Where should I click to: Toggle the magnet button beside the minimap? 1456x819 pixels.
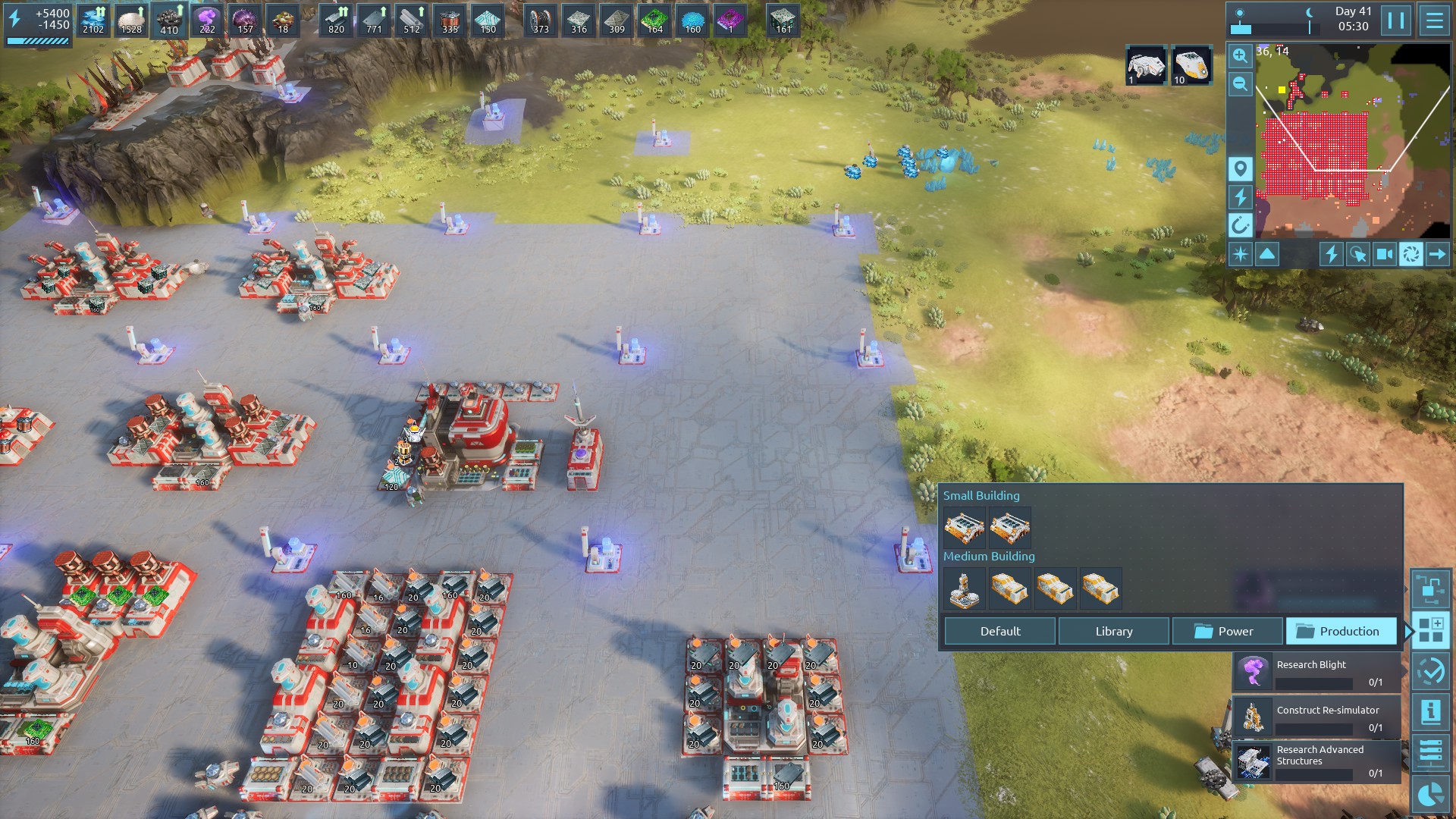tap(1240, 225)
